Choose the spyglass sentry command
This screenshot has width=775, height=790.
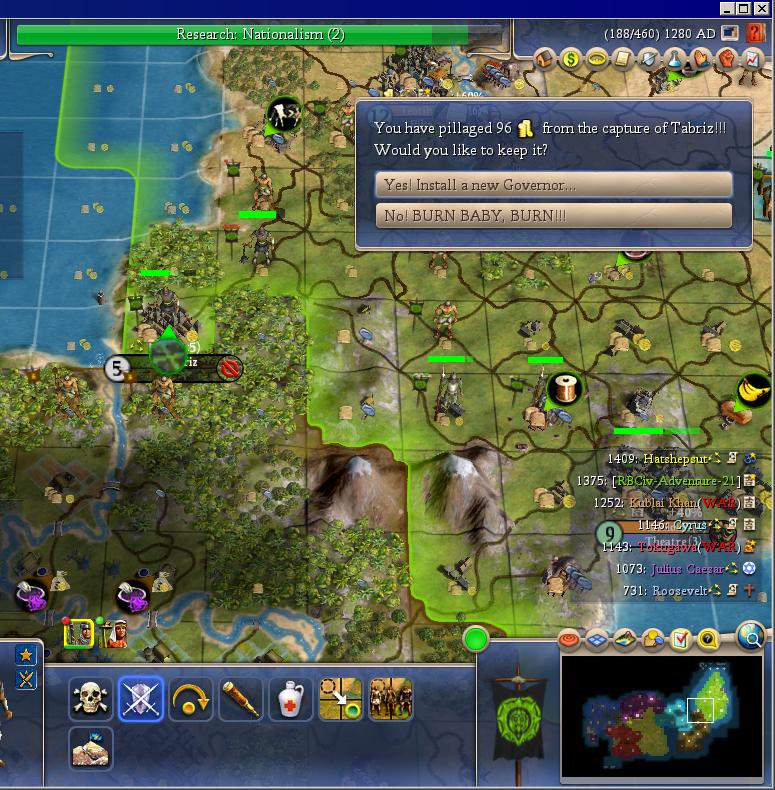point(240,699)
